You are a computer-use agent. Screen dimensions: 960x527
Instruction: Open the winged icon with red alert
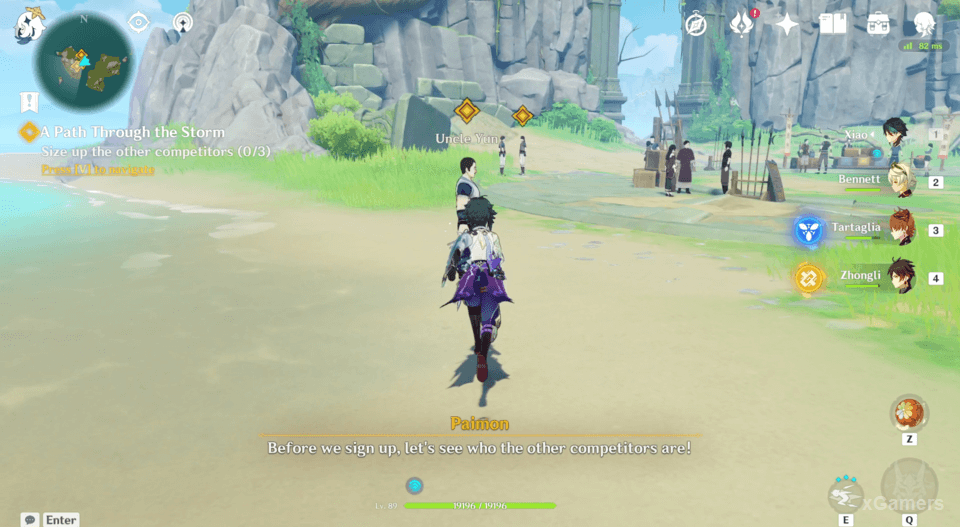point(741,24)
